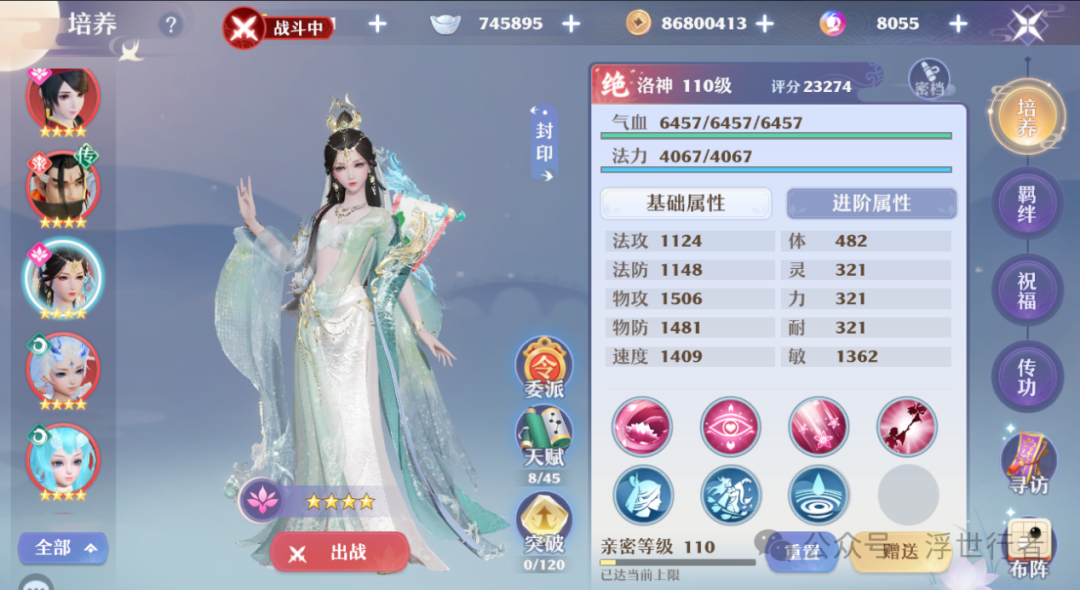Close the cultivation screen with the X
Image resolution: width=1080 pixels, height=590 pixels.
tap(1027, 24)
